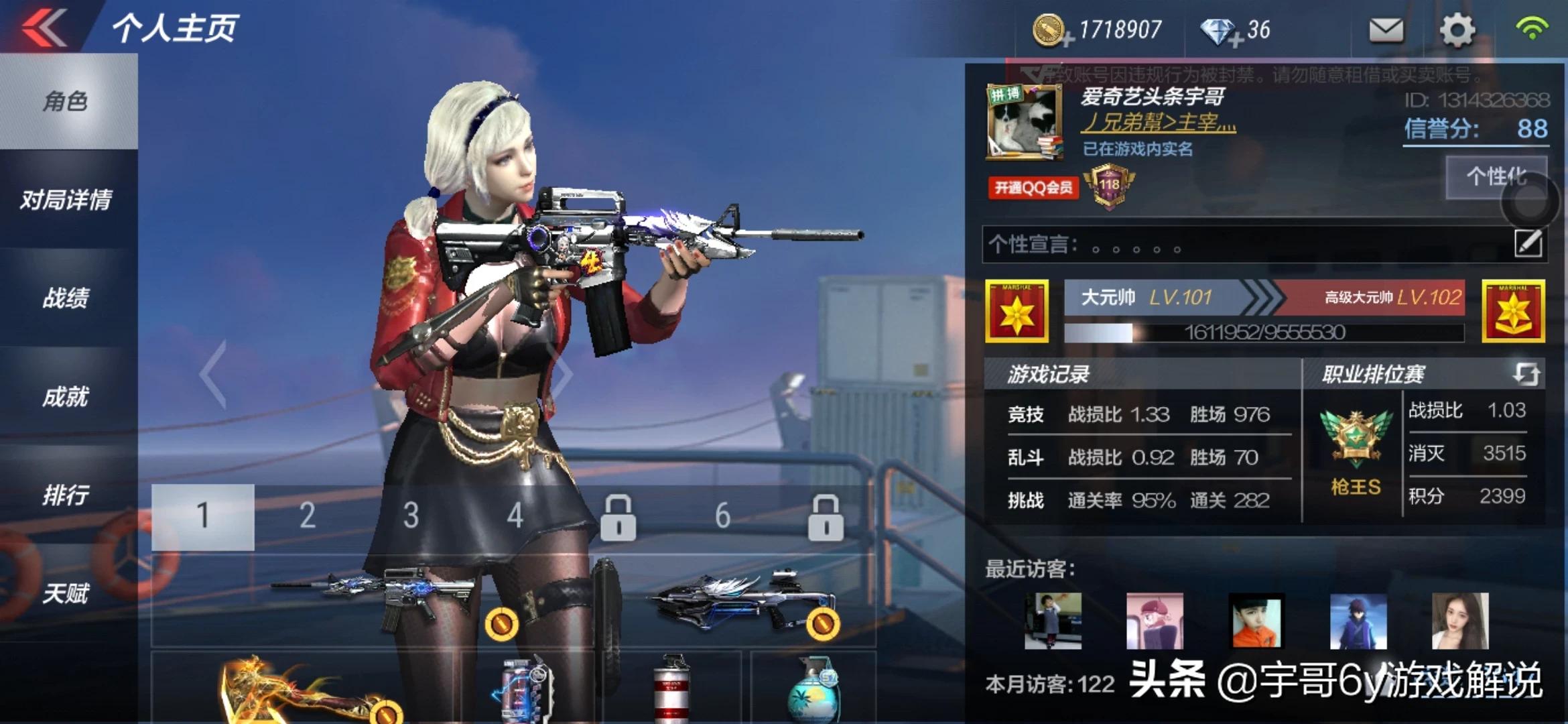Open the 天赋 talent tab
The height and width of the screenshot is (724, 1568).
(66, 594)
